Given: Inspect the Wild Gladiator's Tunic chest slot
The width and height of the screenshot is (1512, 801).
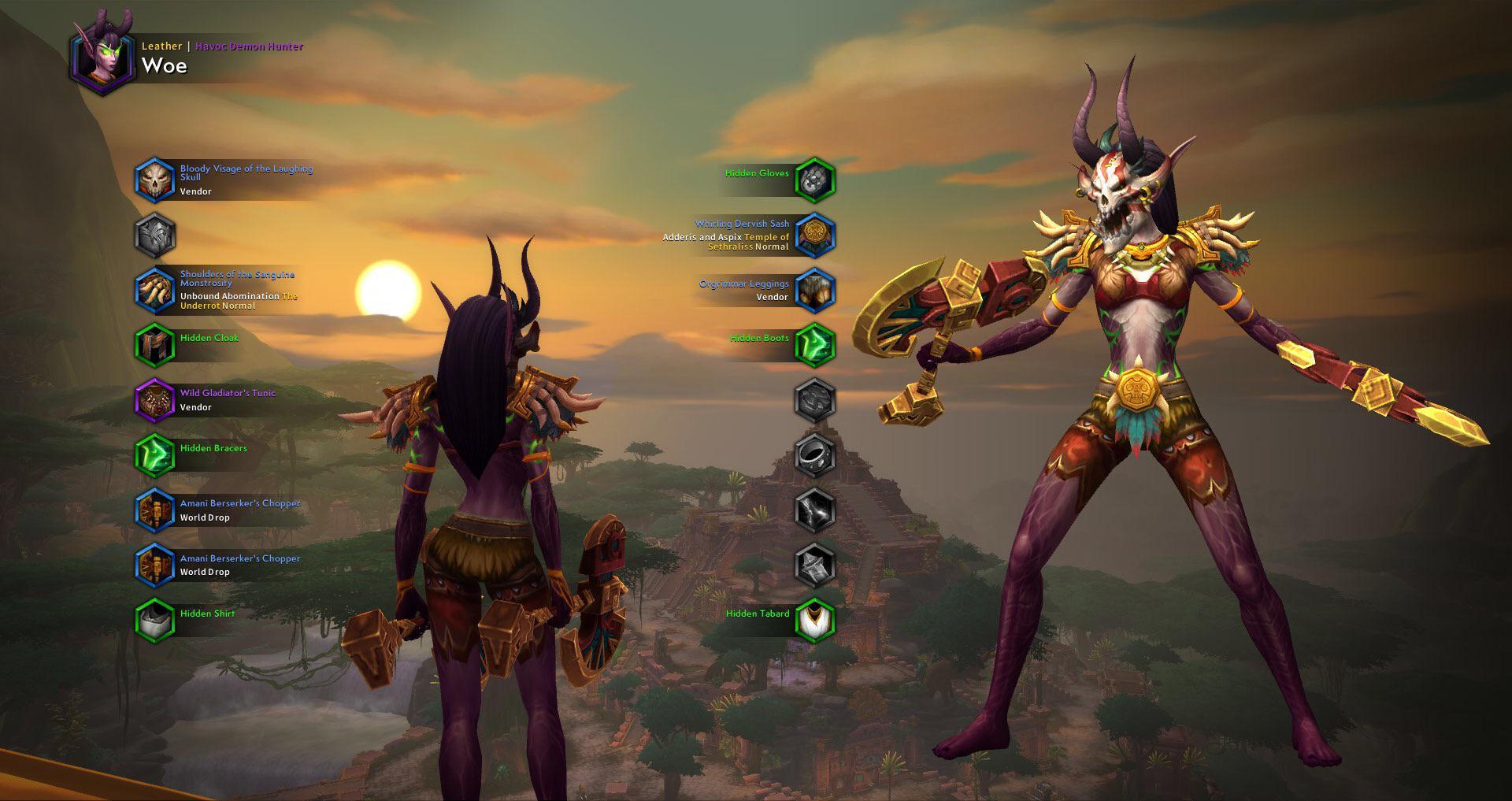Looking at the screenshot, I should point(154,400).
